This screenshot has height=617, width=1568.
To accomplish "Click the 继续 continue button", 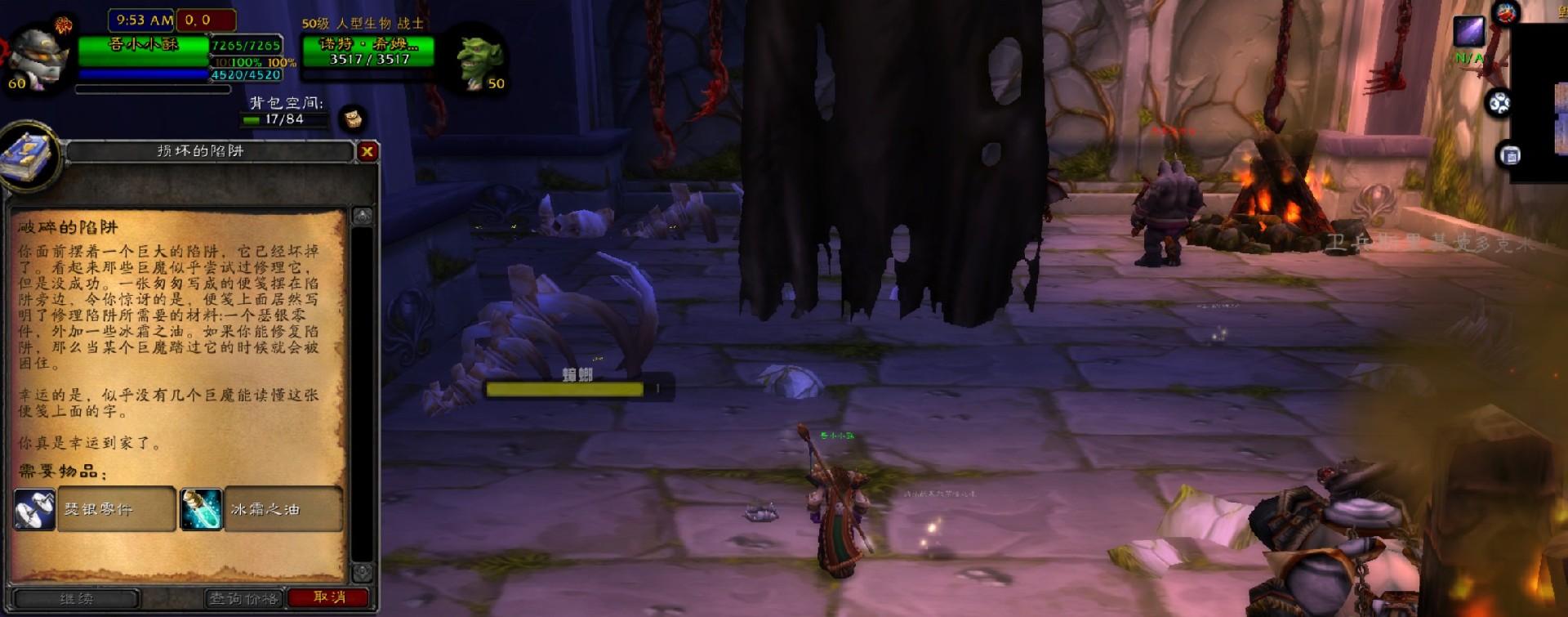I will (x=77, y=599).
